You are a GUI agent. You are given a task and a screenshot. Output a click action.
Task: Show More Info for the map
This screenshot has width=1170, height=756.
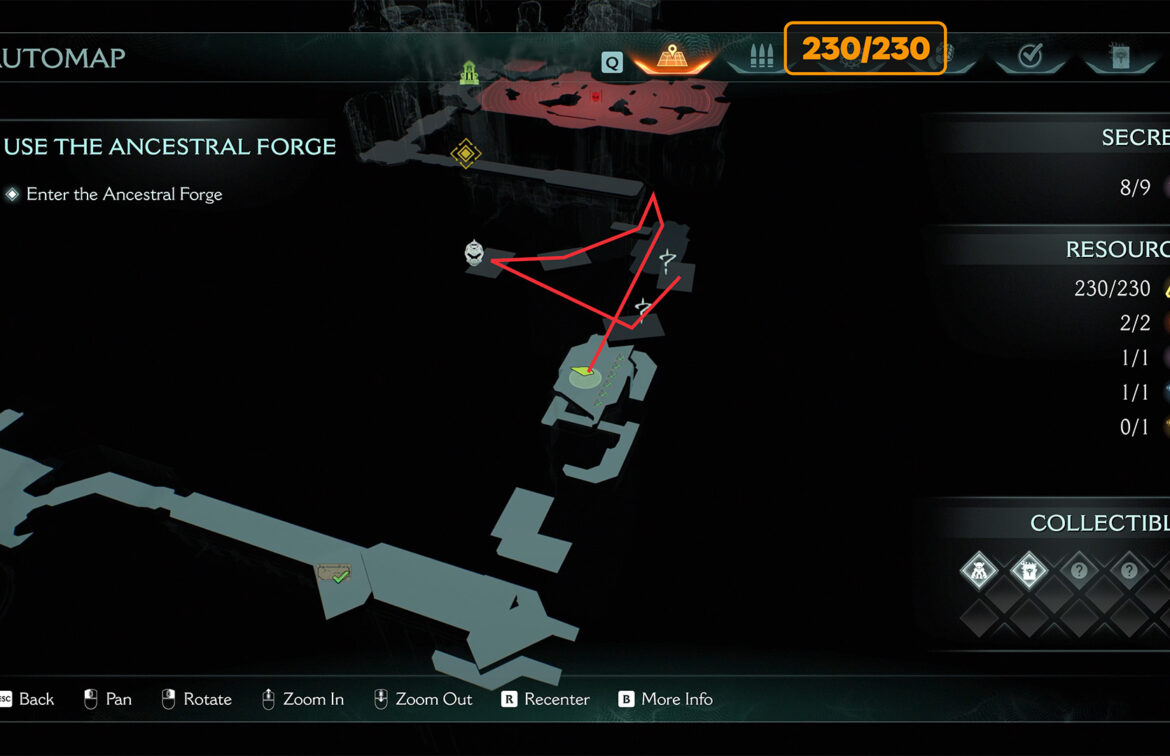point(665,699)
